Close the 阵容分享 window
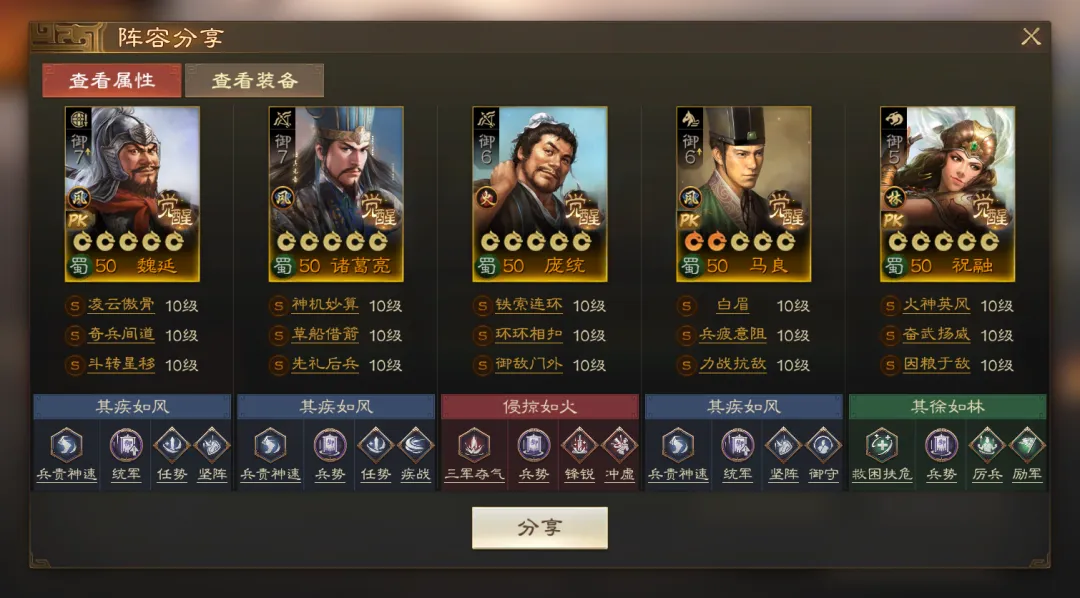1080x598 pixels. coord(1031,37)
